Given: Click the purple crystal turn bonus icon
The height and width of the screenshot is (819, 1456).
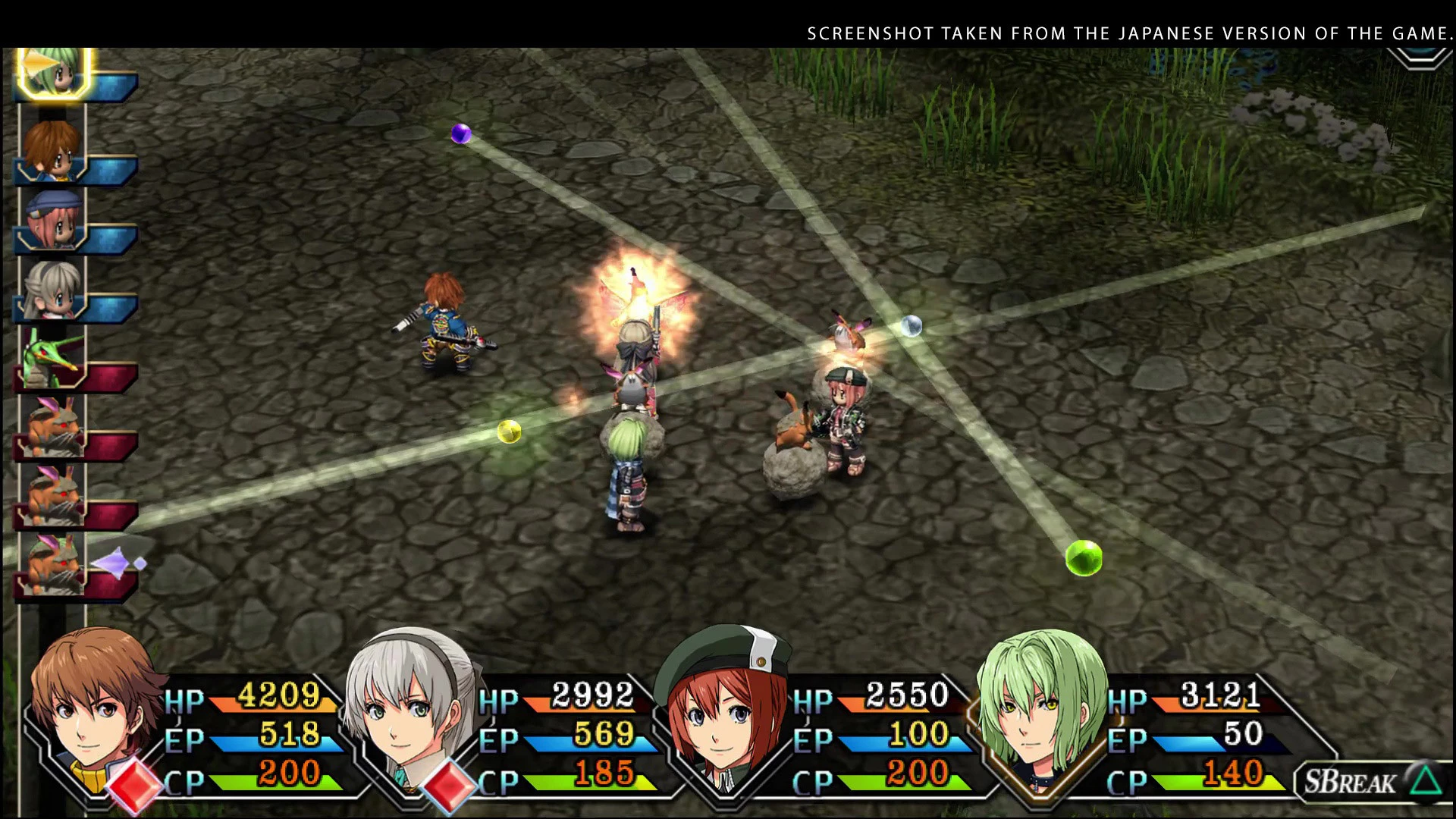Looking at the screenshot, I should click(118, 563).
